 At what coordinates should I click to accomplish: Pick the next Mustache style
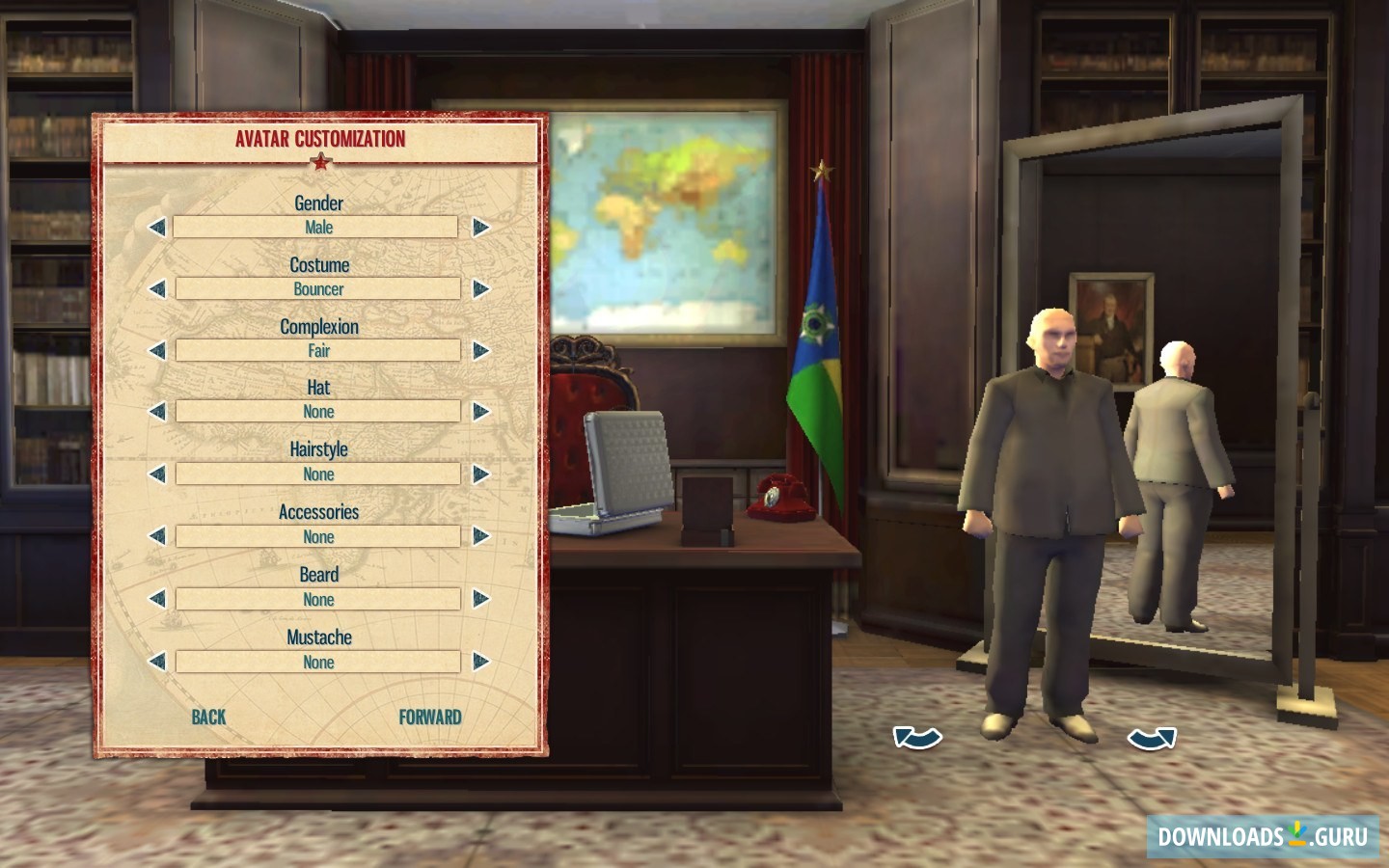click(478, 662)
